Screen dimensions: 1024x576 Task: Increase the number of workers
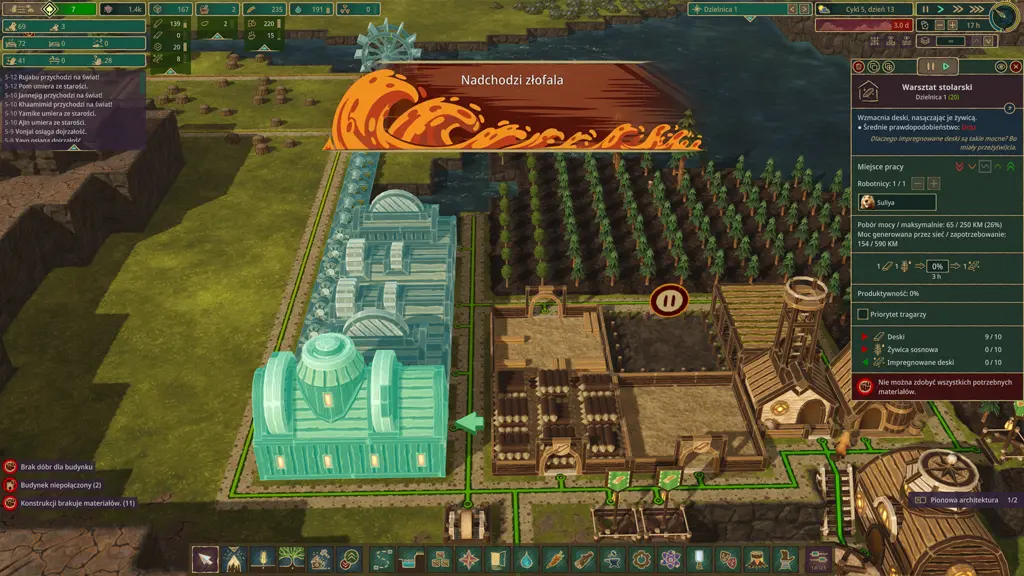934,183
